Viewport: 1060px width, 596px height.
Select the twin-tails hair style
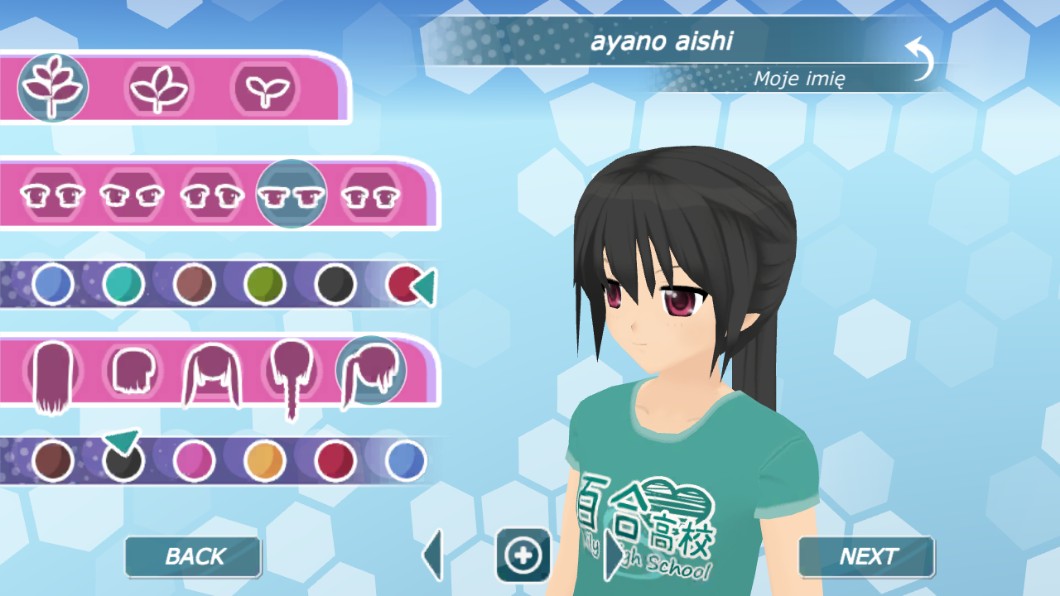(212, 375)
